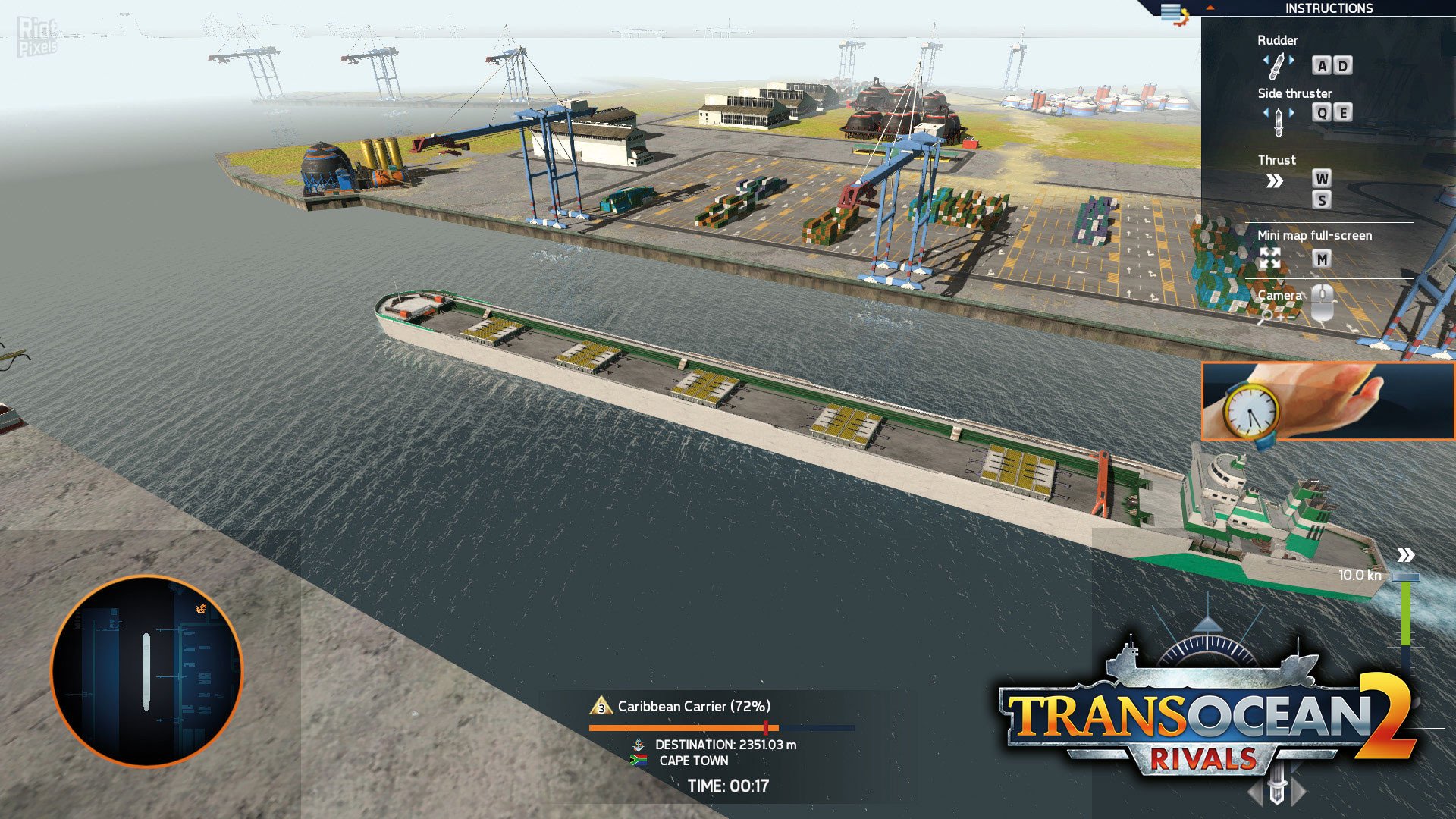
Task: Click the right side thruster arrow at bottom
Action: (x=1298, y=792)
